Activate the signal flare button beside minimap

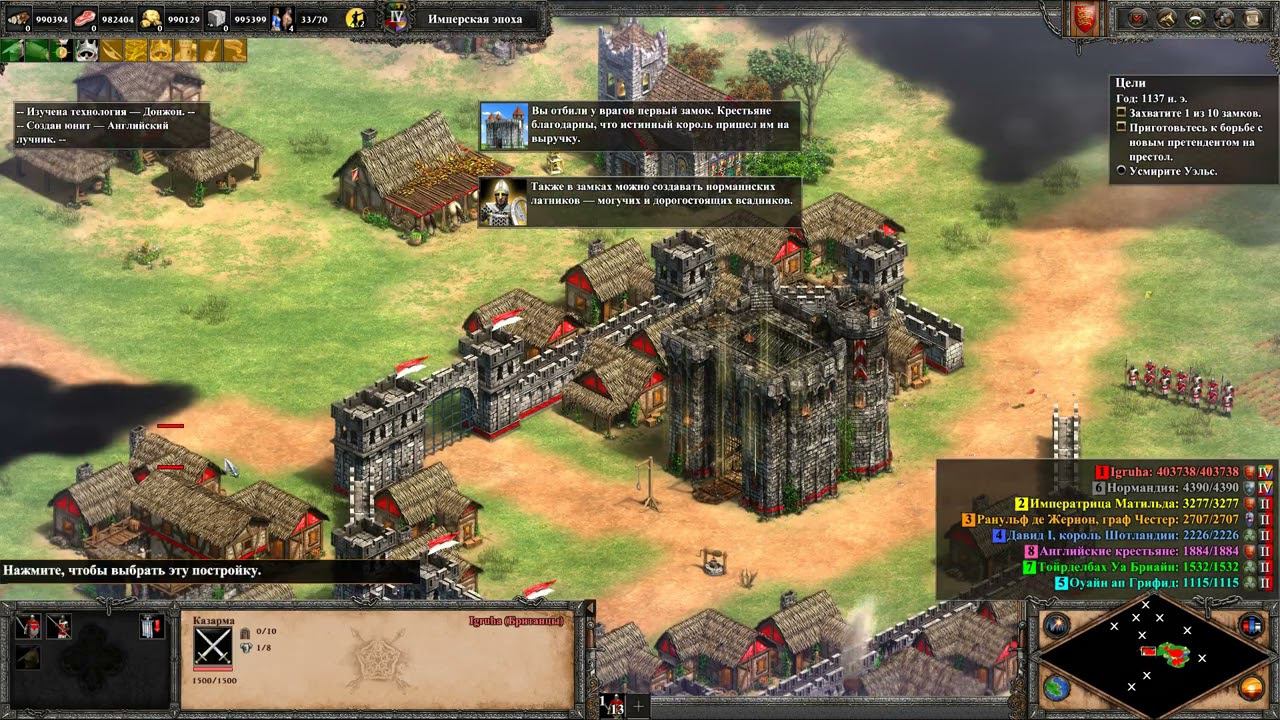coord(1056,626)
